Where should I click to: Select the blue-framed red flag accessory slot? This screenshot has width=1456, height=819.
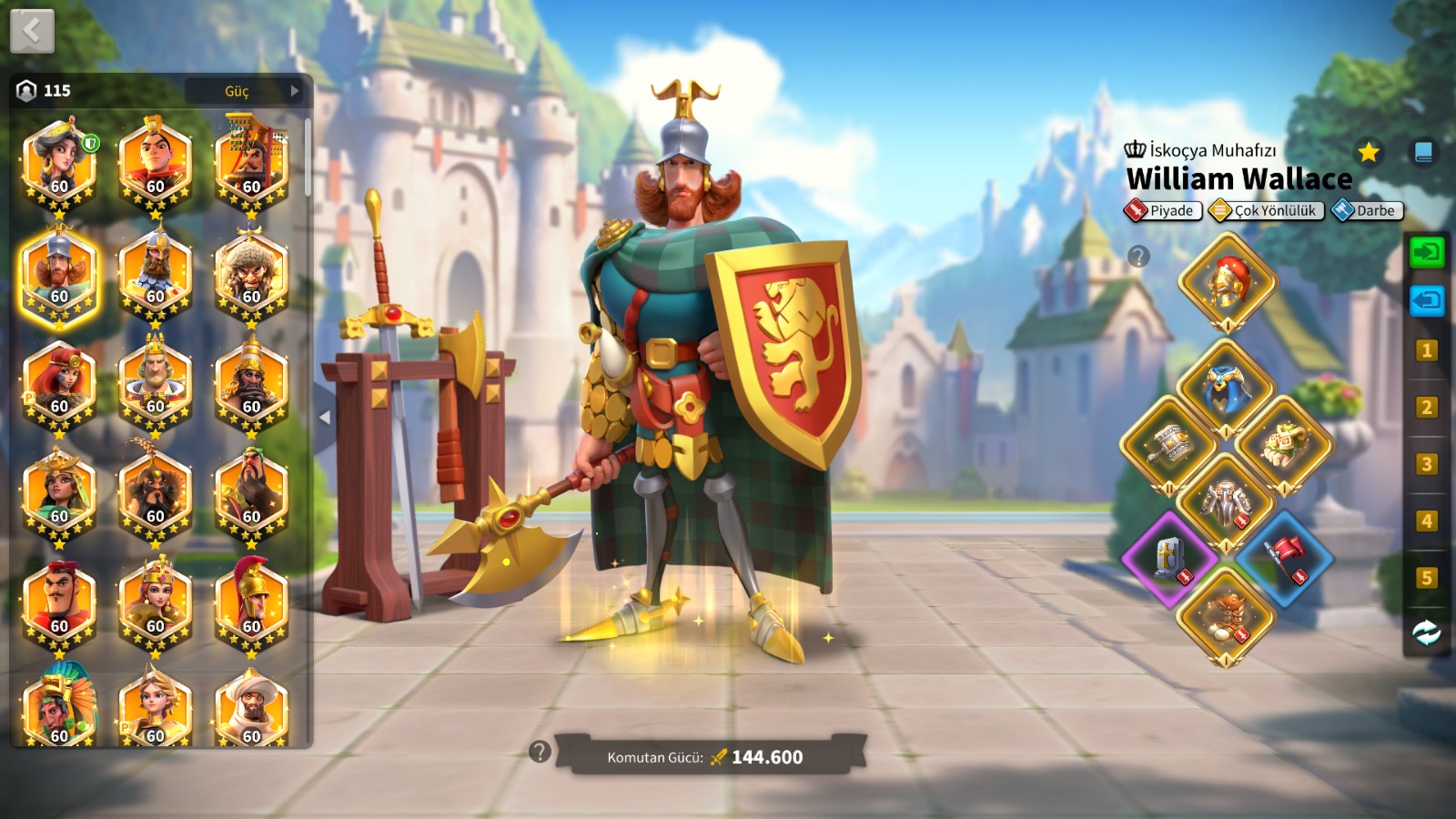coord(1284,557)
